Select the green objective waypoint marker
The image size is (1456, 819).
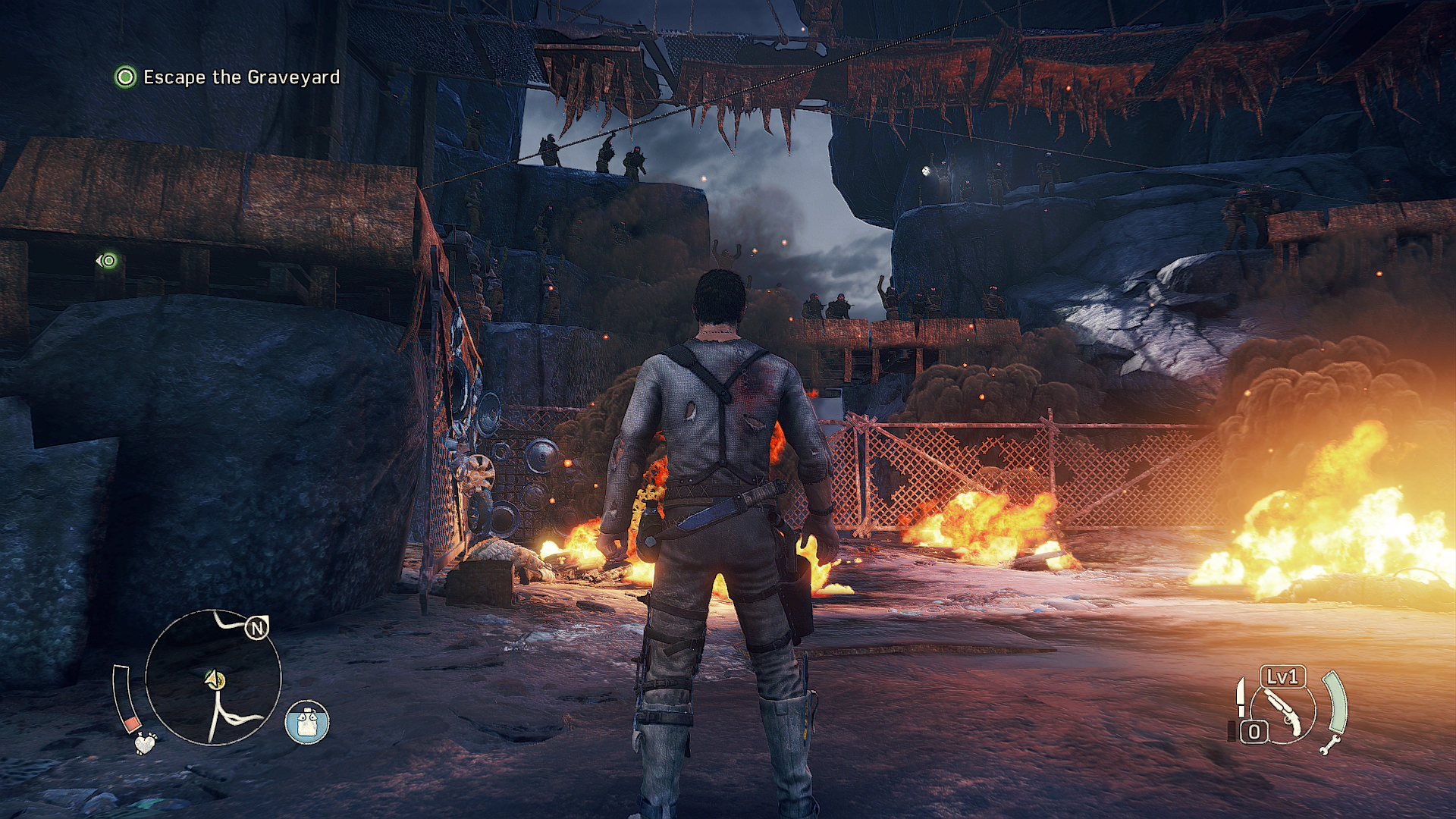click(108, 261)
